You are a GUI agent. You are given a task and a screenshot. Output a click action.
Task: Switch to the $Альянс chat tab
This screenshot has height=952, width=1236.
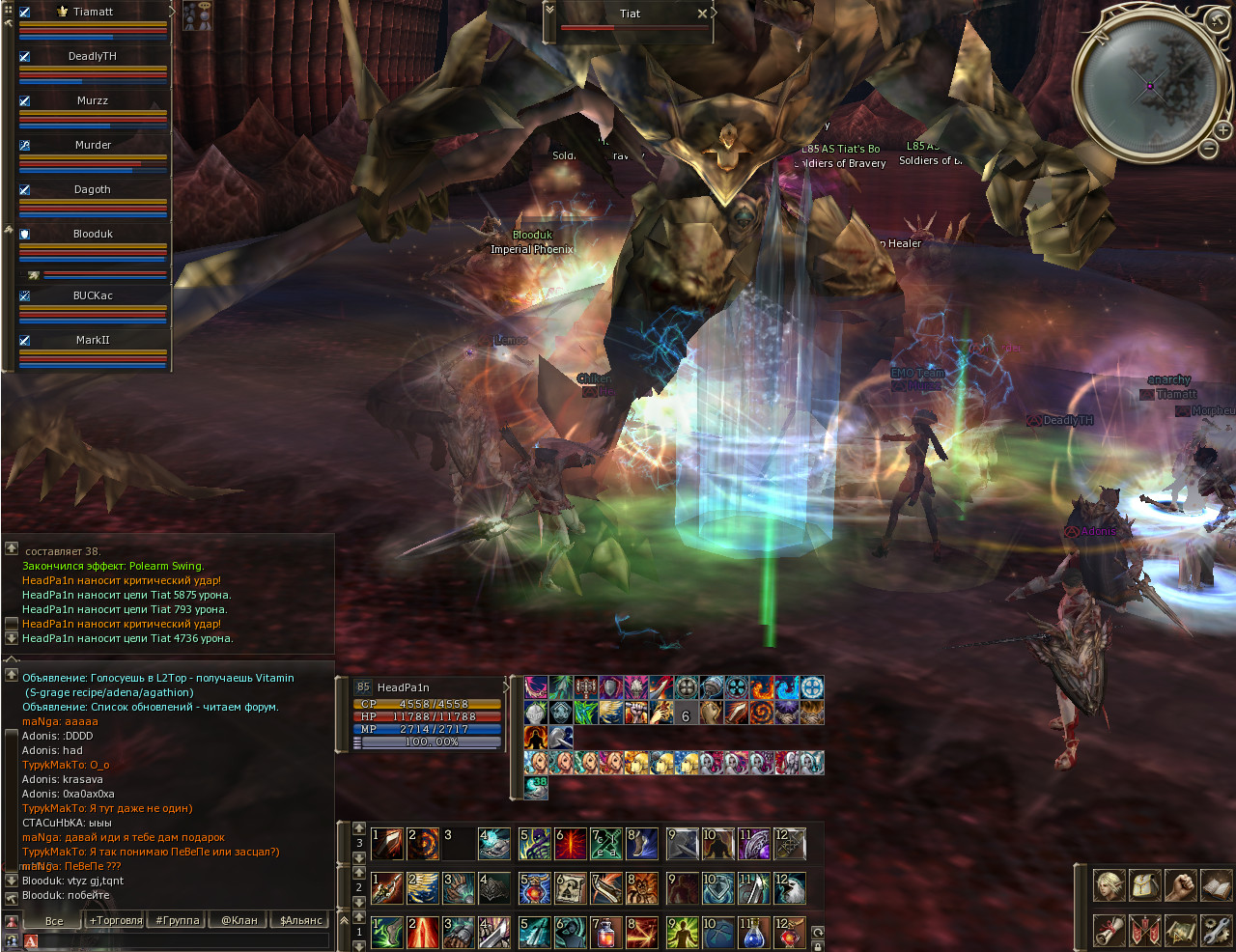click(300, 920)
